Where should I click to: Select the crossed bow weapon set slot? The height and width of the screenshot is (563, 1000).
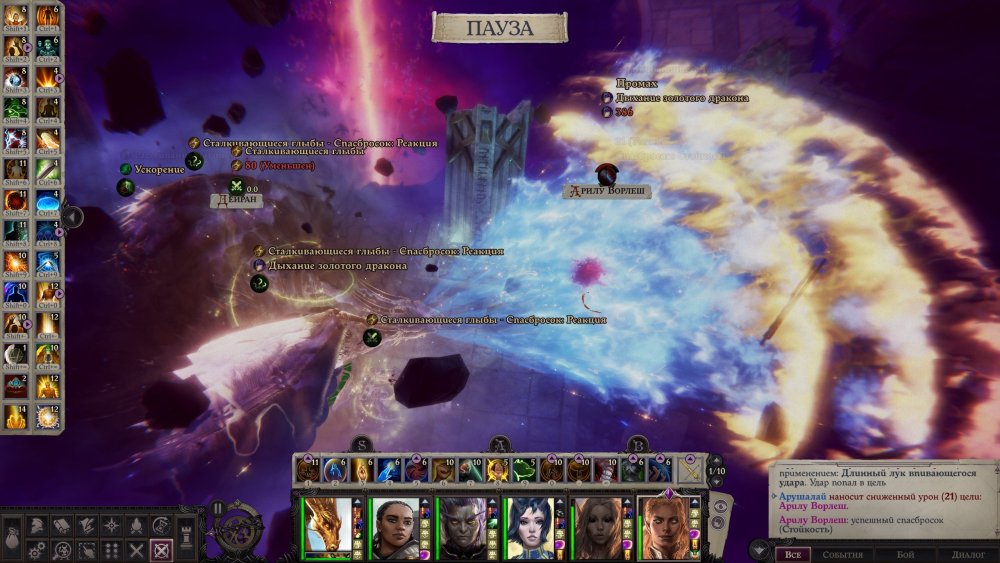[692, 469]
